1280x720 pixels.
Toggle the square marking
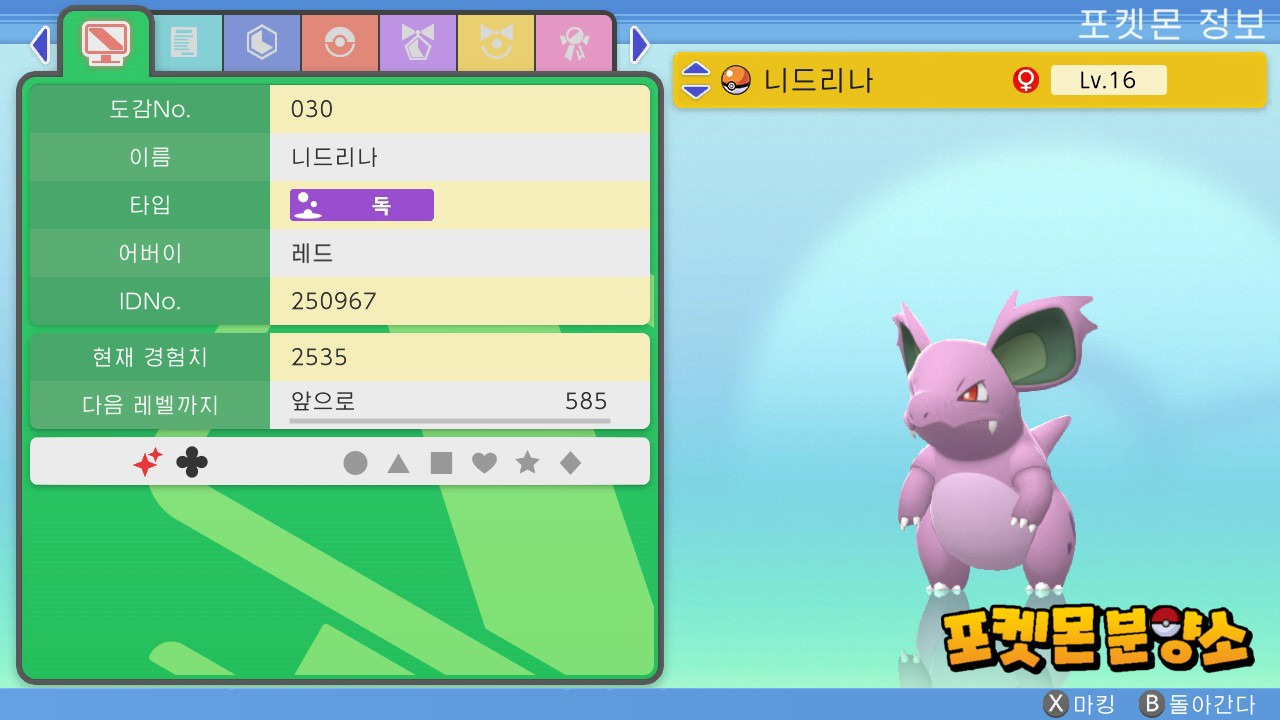441,463
